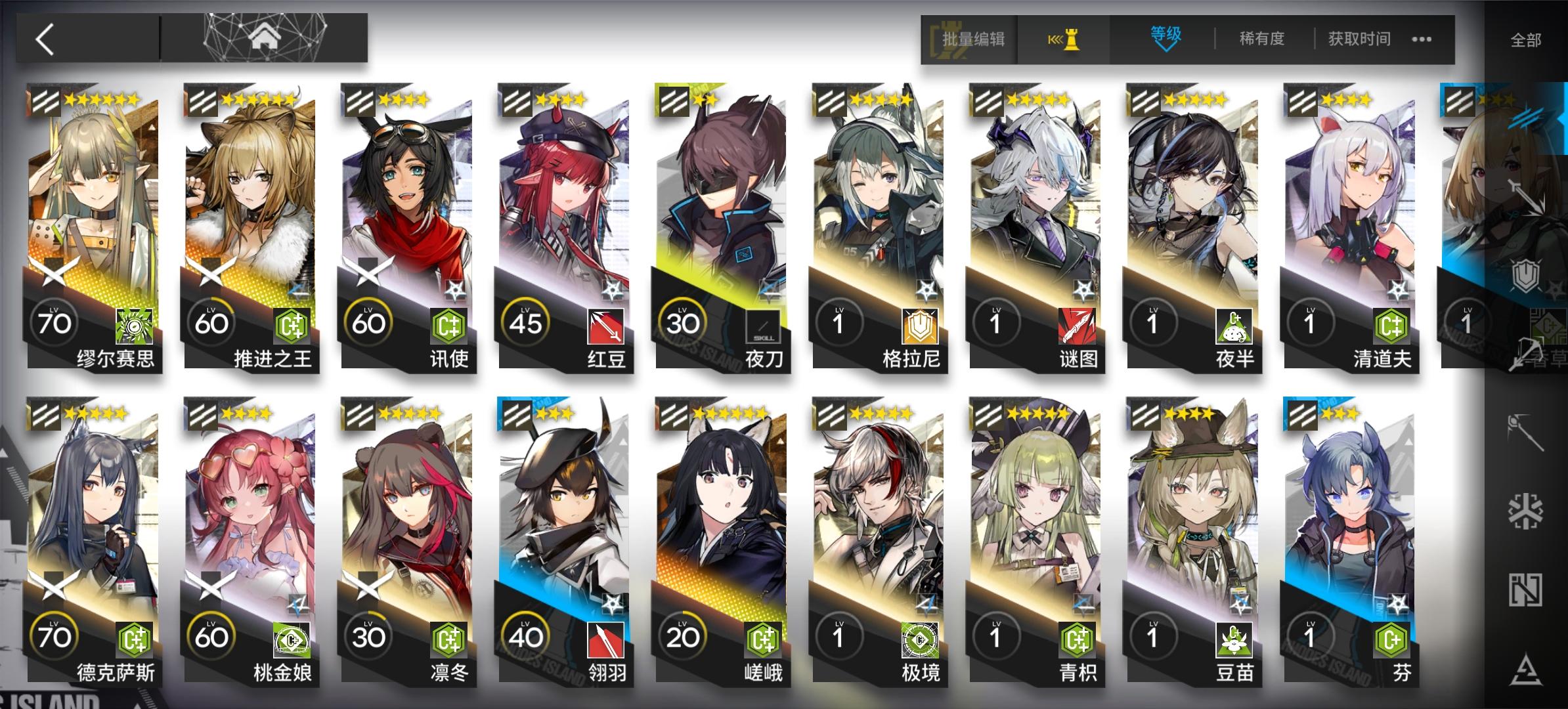Switch sorting to the 稀有度 tab
The width and height of the screenshot is (1568, 709).
click(1261, 39)
